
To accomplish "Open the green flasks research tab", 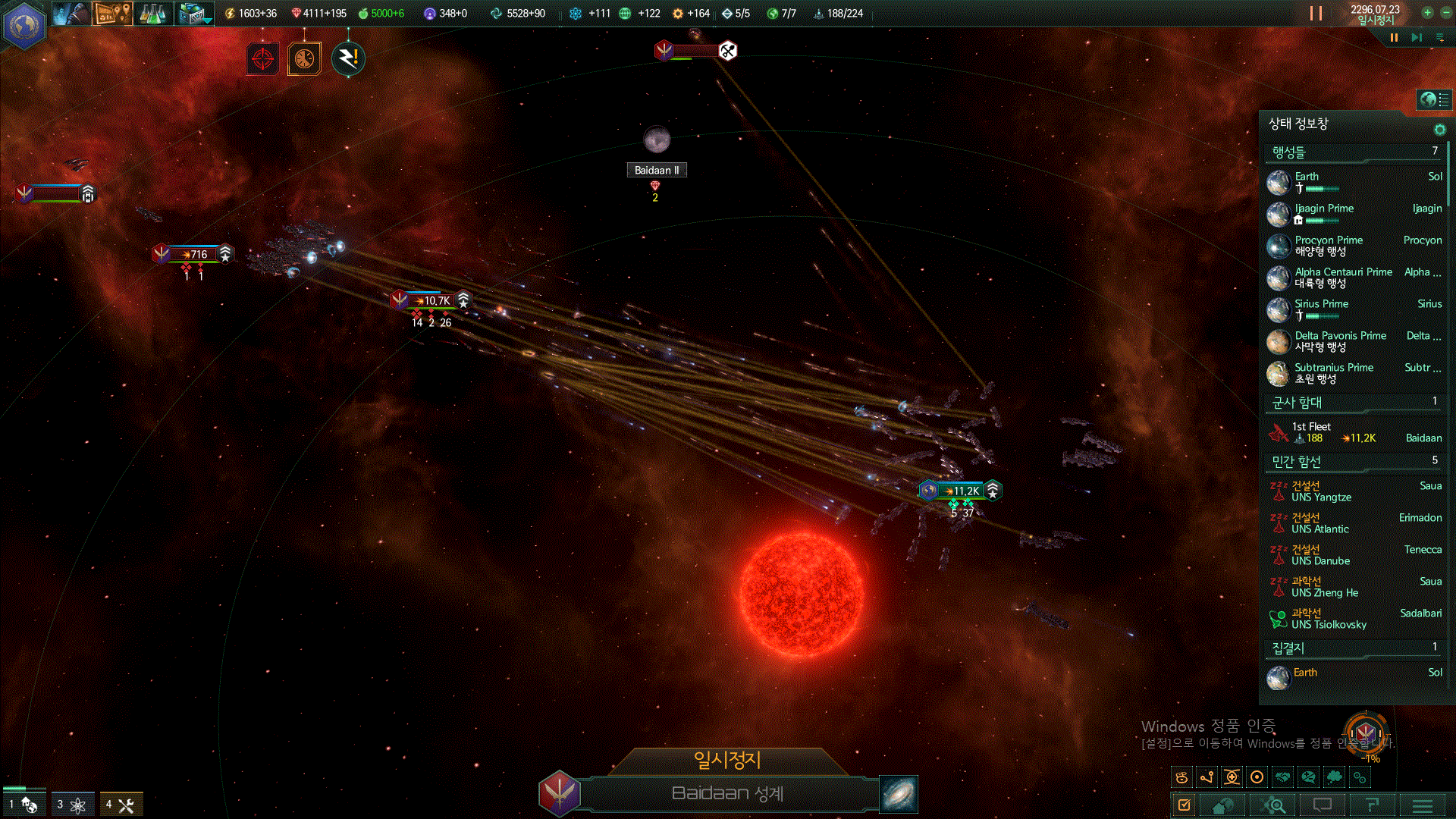I will (152, 13).
